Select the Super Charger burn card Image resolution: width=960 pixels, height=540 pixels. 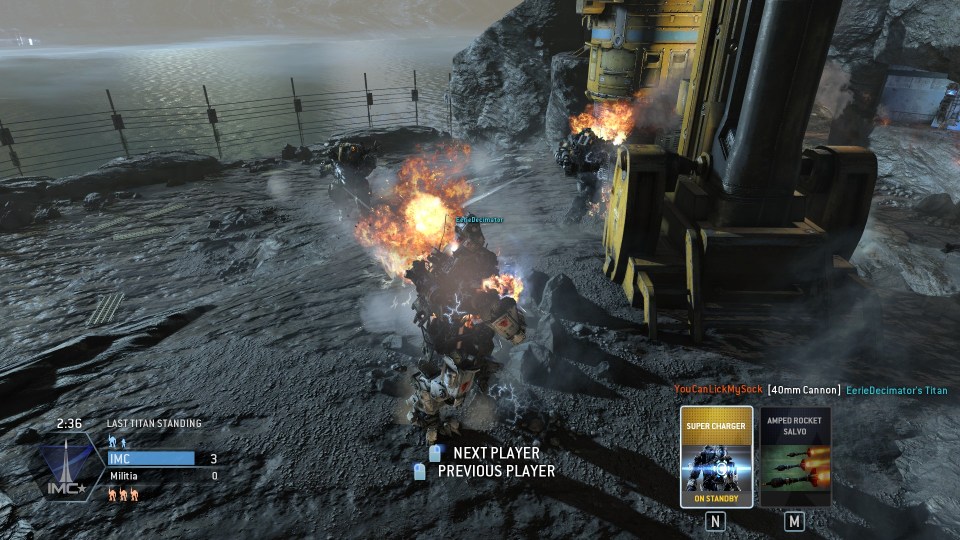coord(716,456)
